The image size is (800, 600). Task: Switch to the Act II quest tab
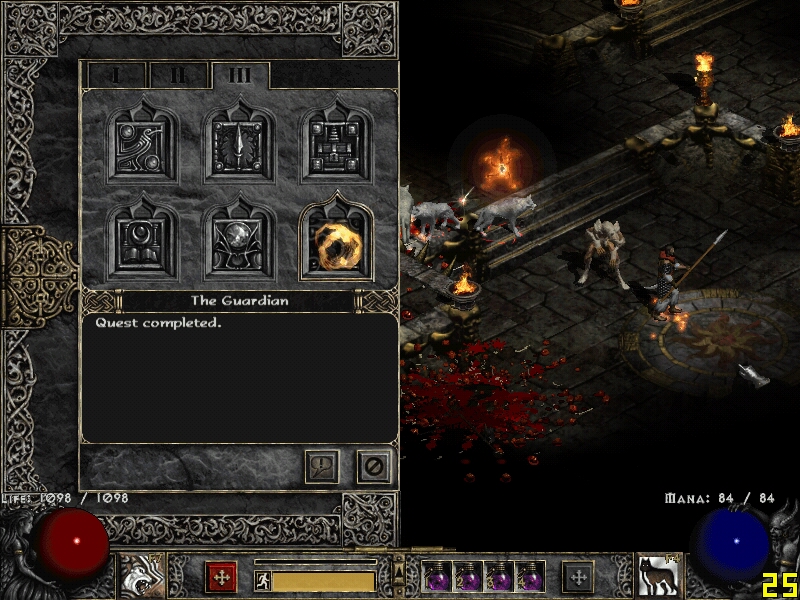click(178, 75)
